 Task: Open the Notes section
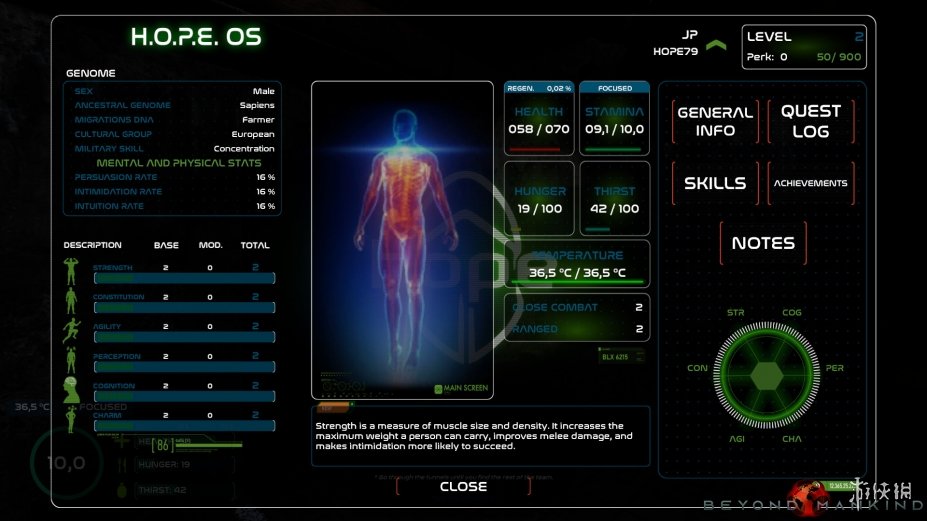click(763, 243)
